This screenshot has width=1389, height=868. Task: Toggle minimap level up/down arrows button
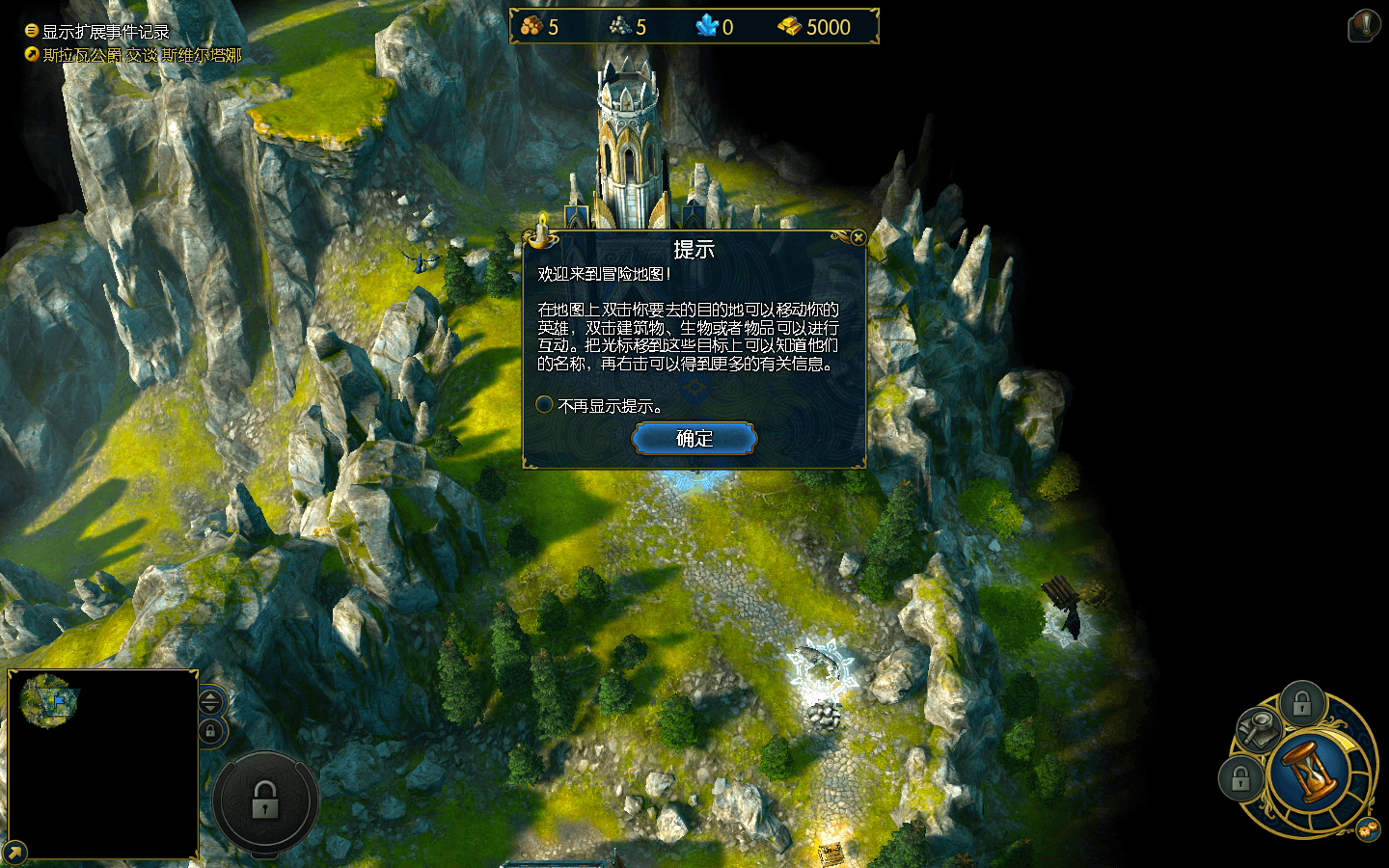tap(212, 701)
